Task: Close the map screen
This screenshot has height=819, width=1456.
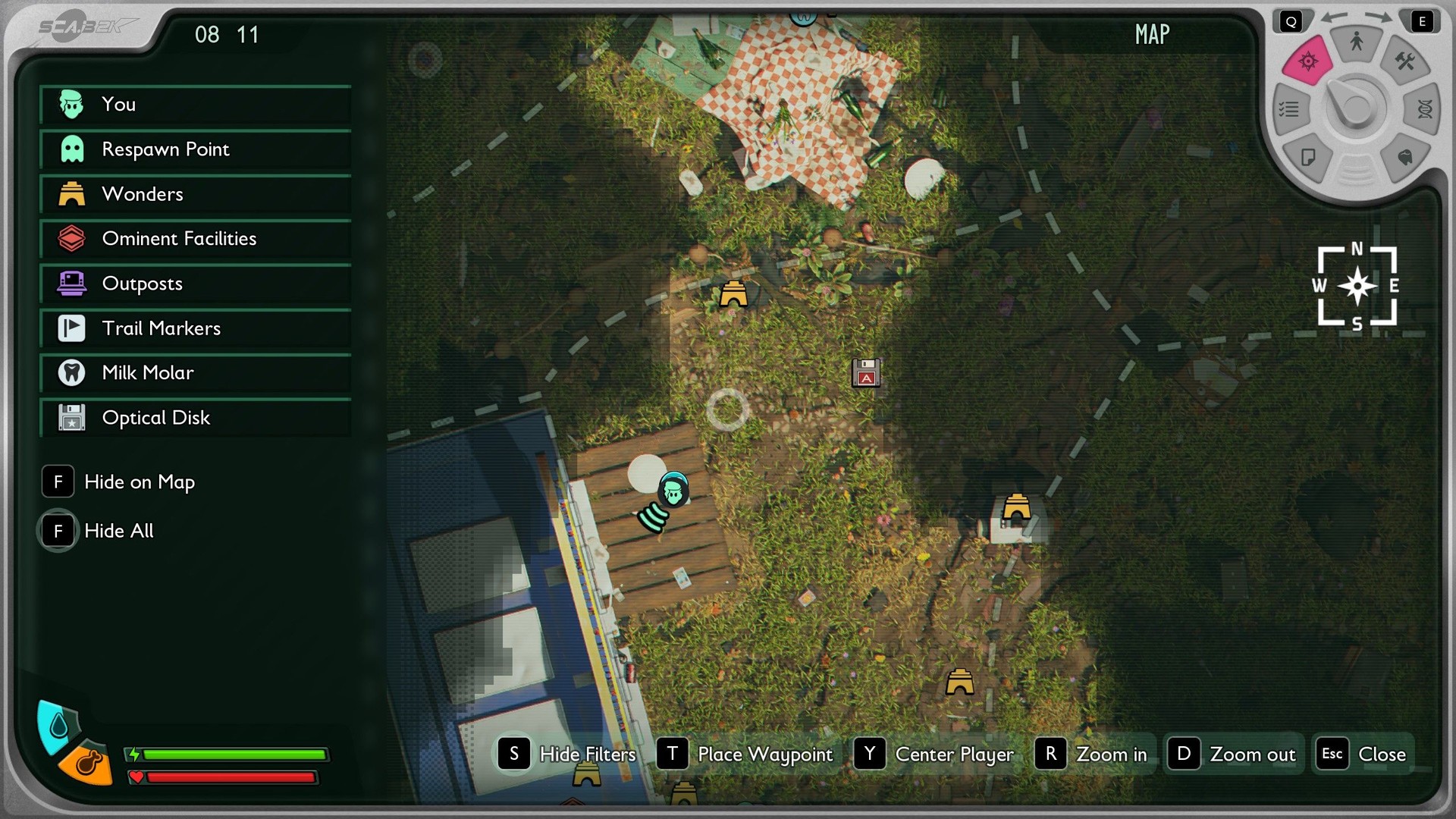Action: point(1363,754)
